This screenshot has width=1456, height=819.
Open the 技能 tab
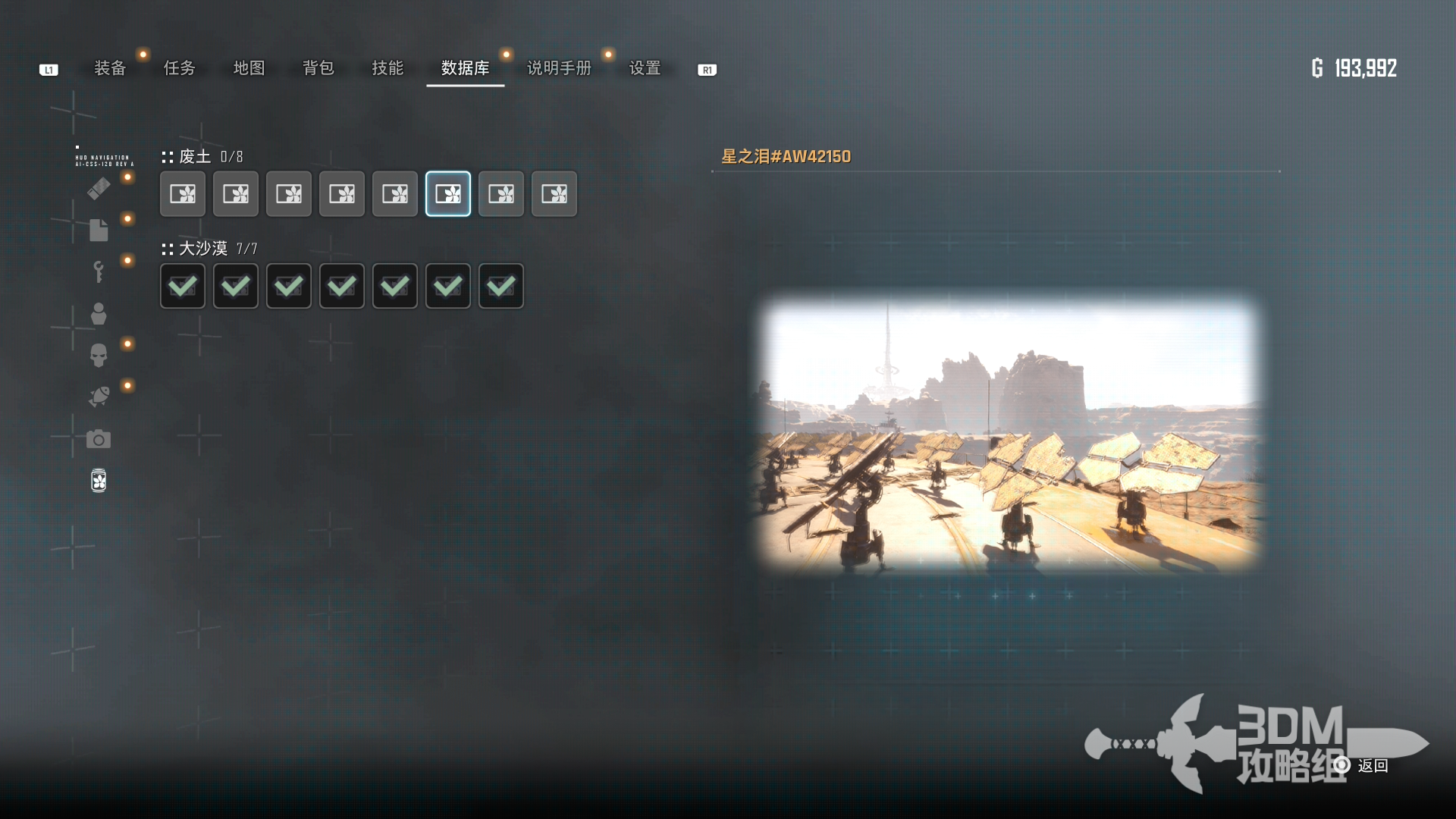pyautogui.click(x=388, y=68)
